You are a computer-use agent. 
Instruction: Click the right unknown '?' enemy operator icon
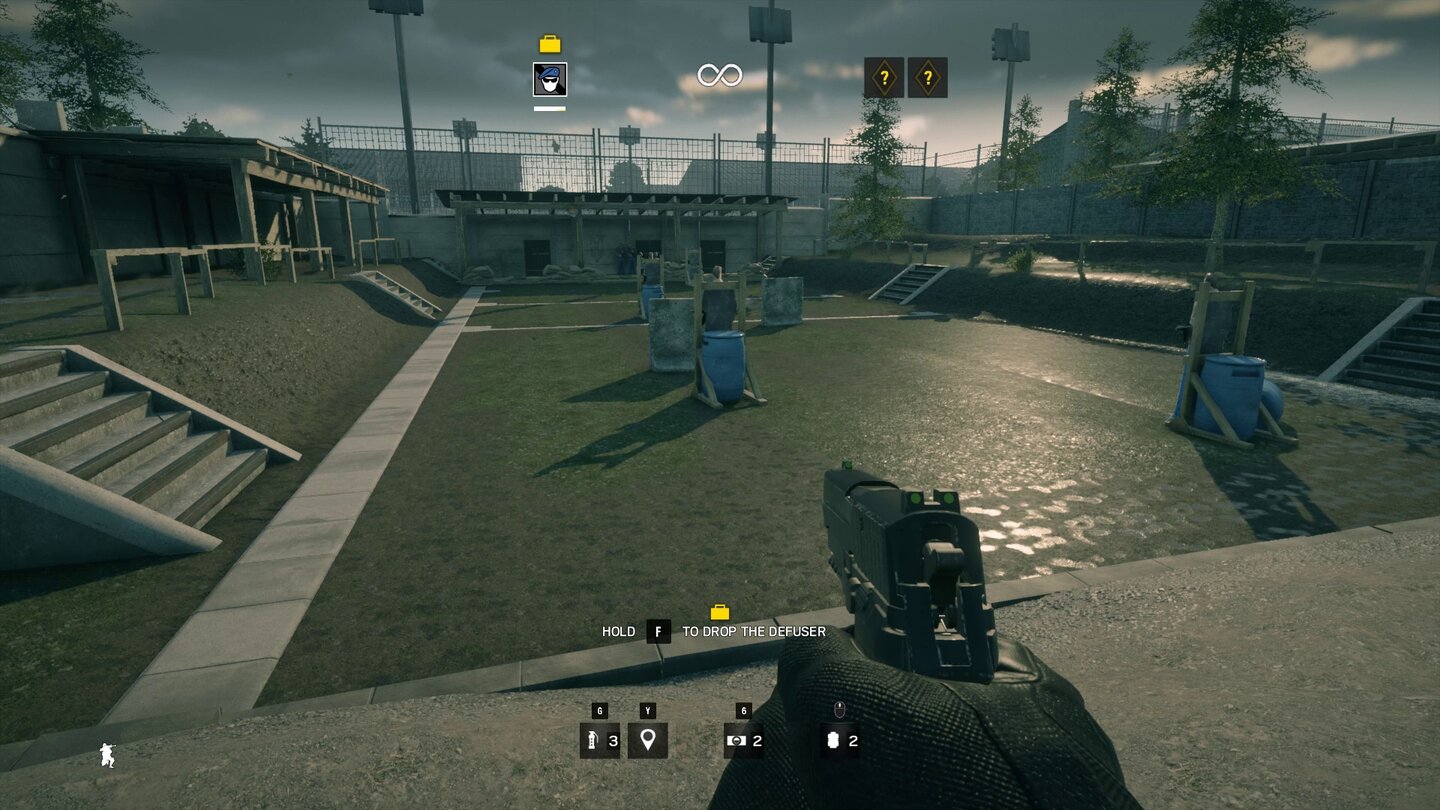click(x=929, y=76)
